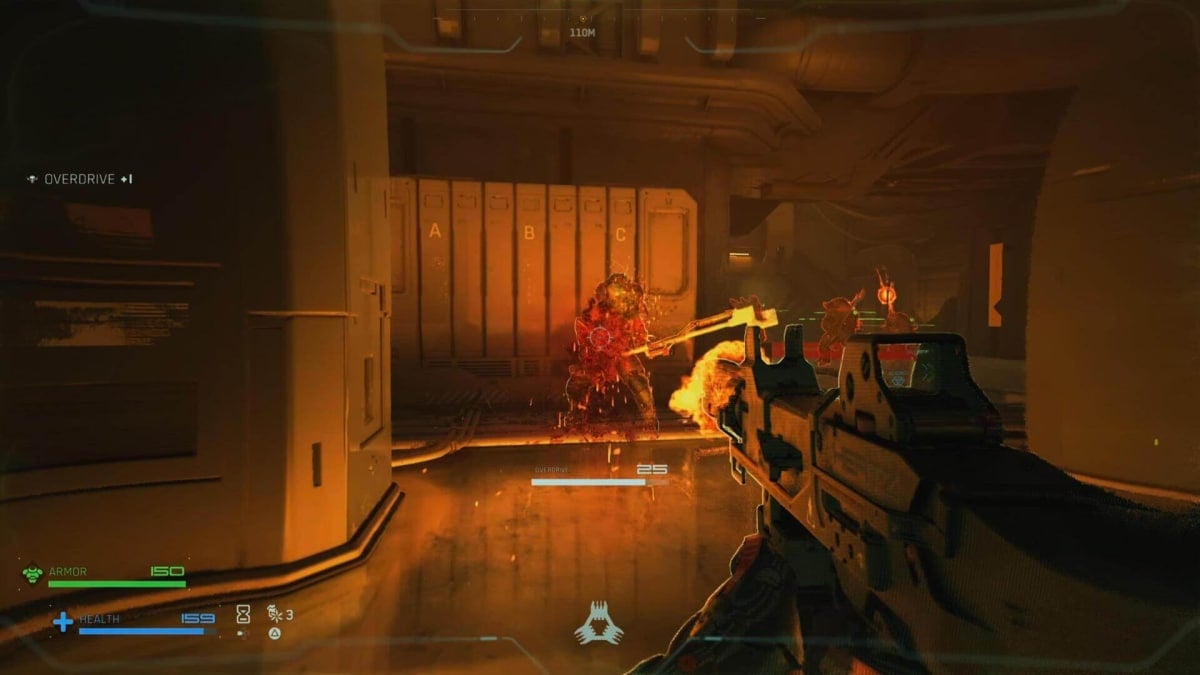Click the green armor helmet icon
The image size is (1200, 675).
32,574
